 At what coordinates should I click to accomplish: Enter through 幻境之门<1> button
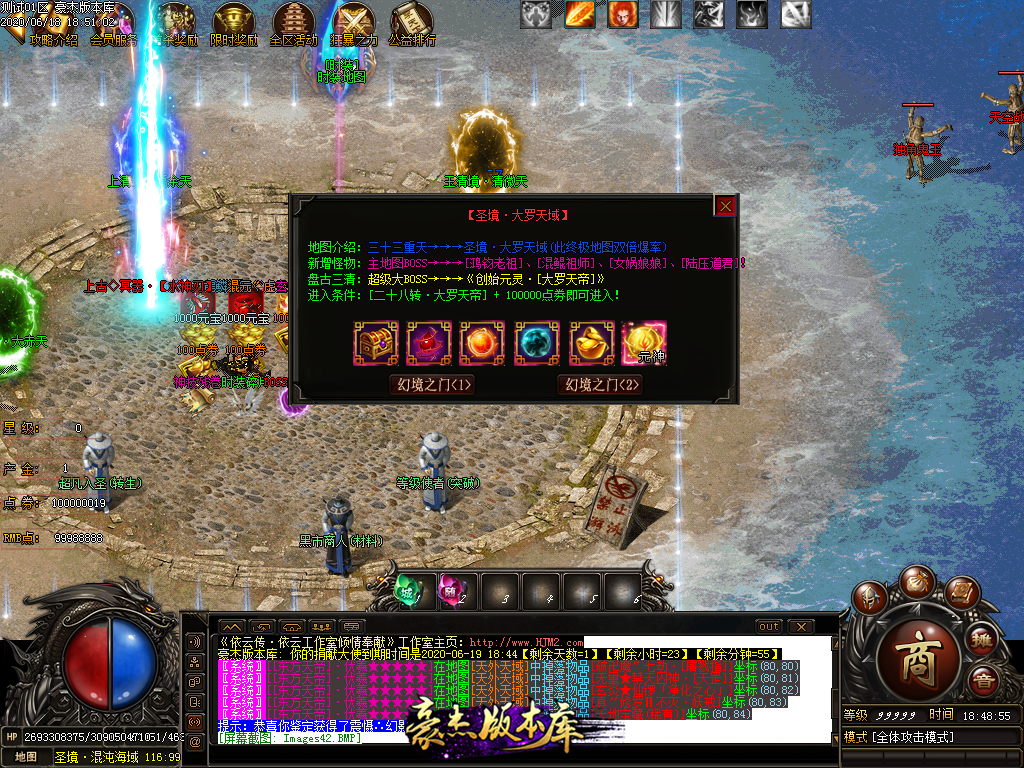pyautogui.click(x=432, y=385)
